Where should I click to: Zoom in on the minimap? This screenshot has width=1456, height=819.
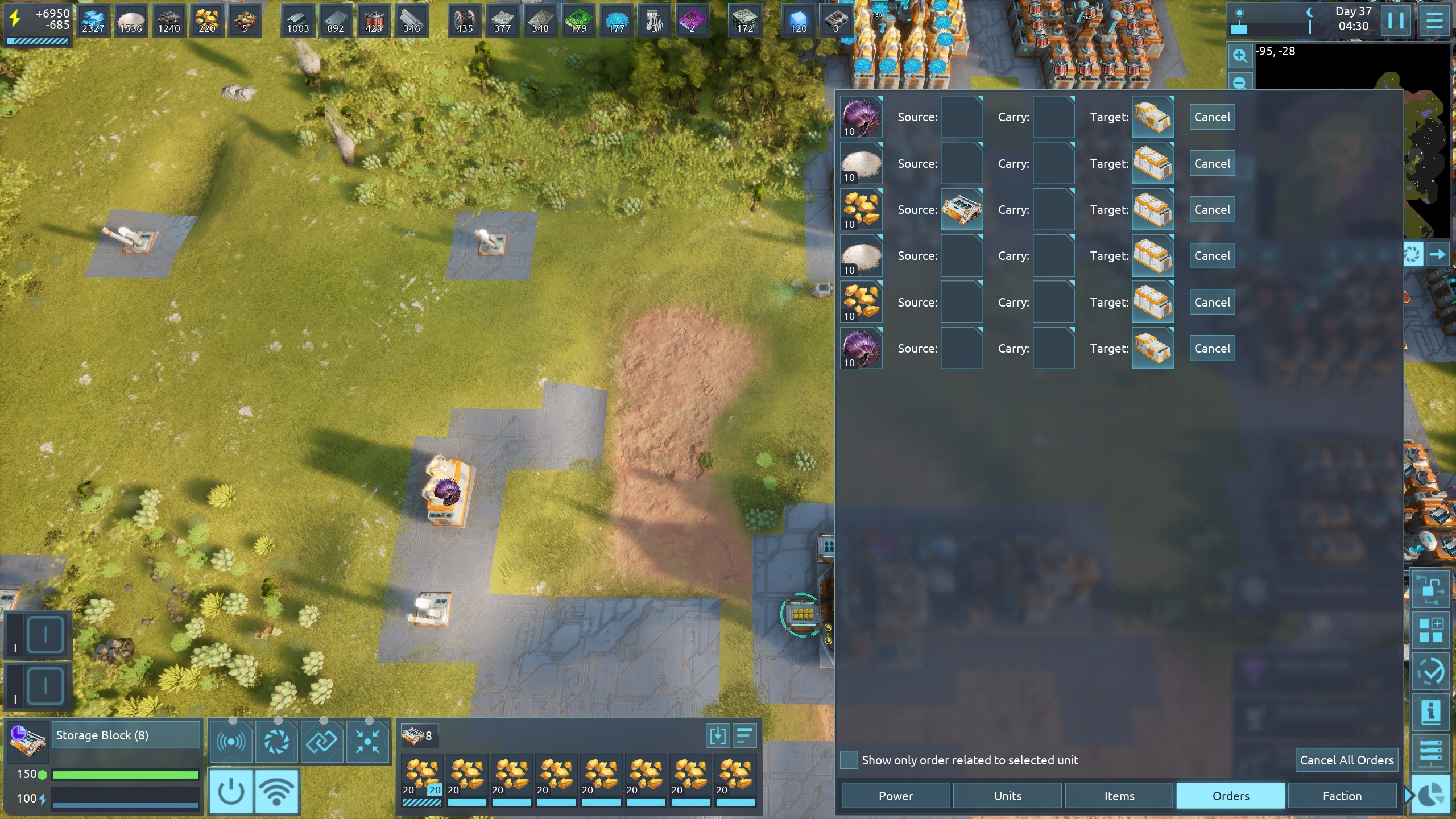1240,56
